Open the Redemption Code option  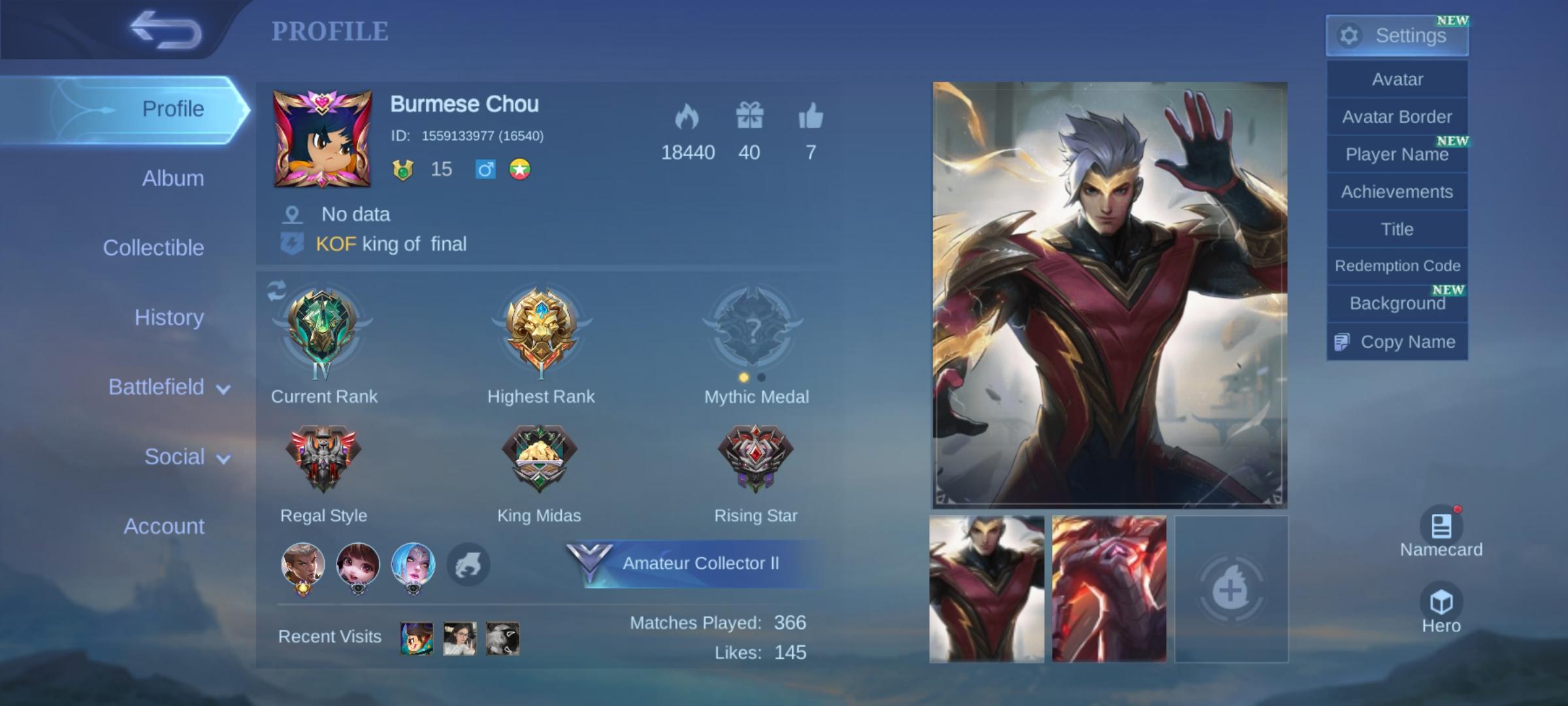(1397, 265)
